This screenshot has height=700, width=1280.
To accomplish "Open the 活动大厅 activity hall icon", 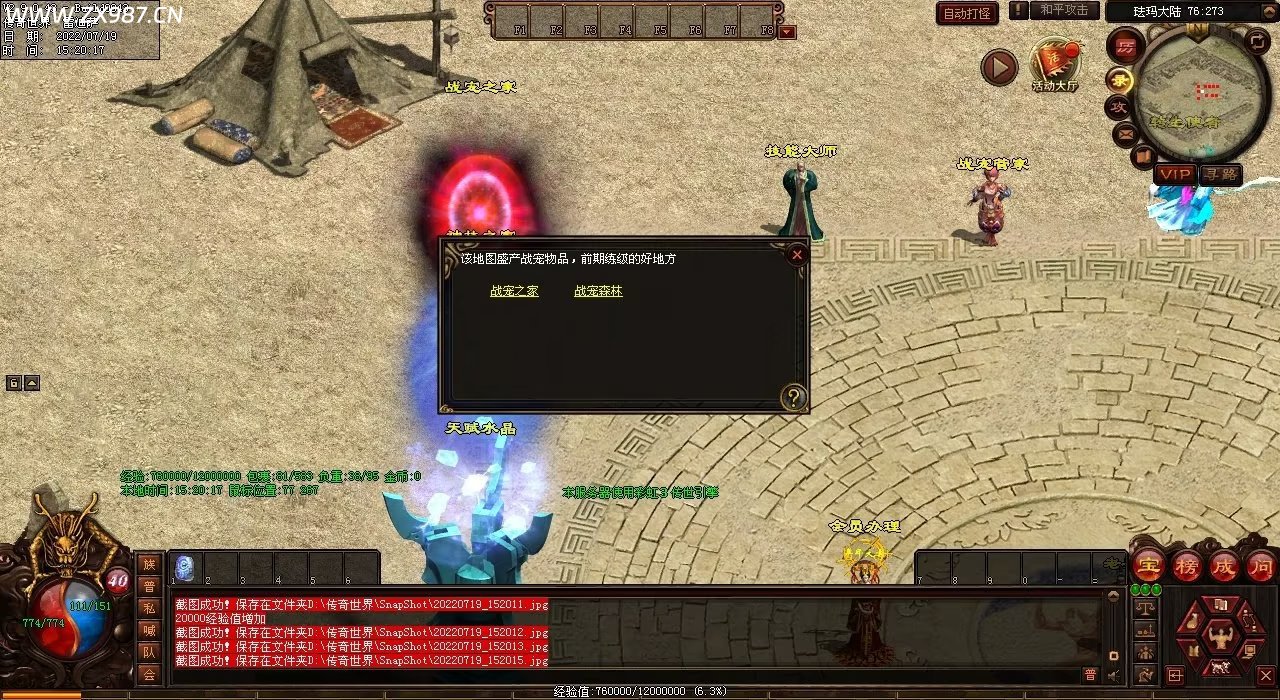I will point(1054,62).
